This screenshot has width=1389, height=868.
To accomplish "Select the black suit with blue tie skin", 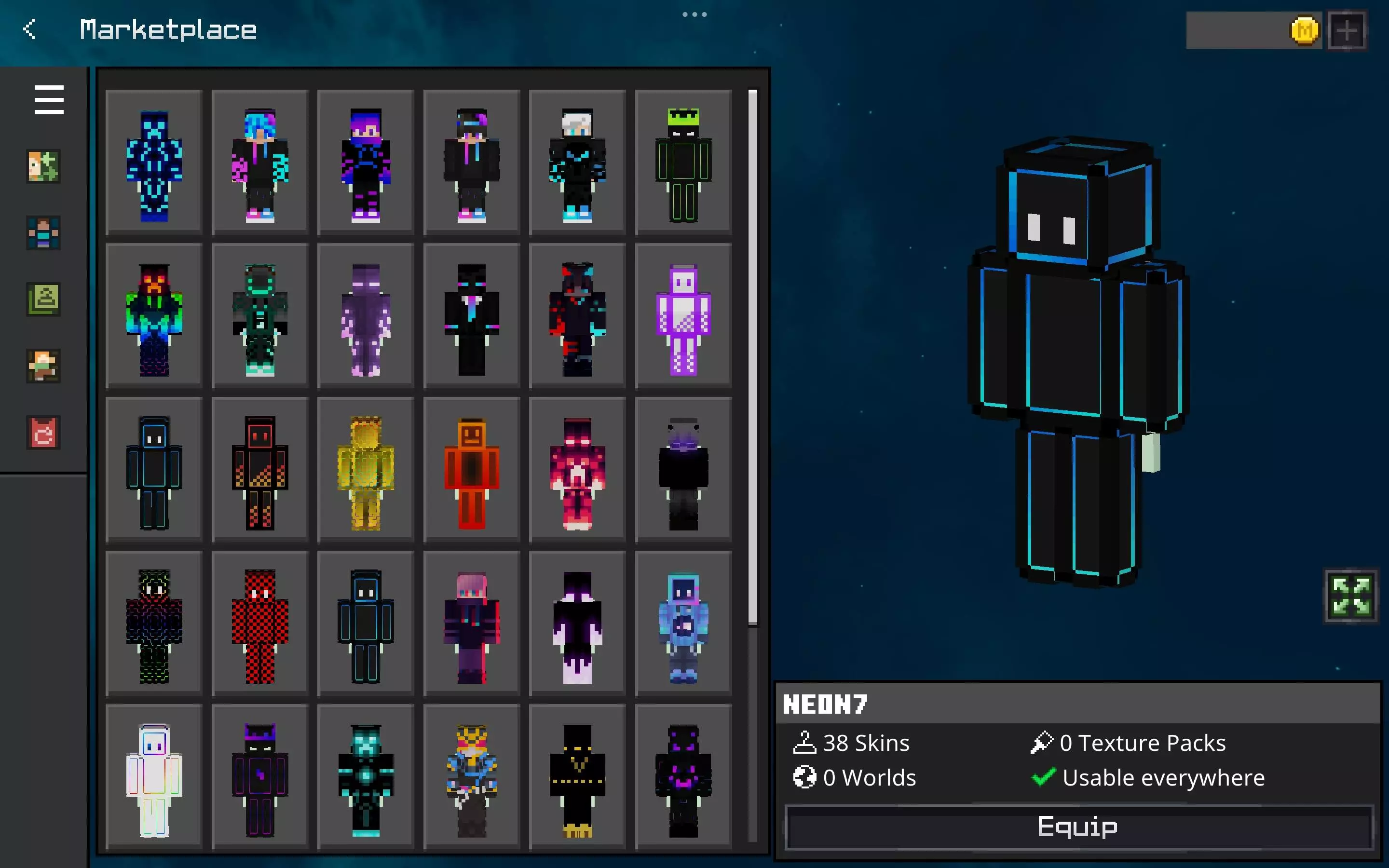I will [x=471, y=317].
